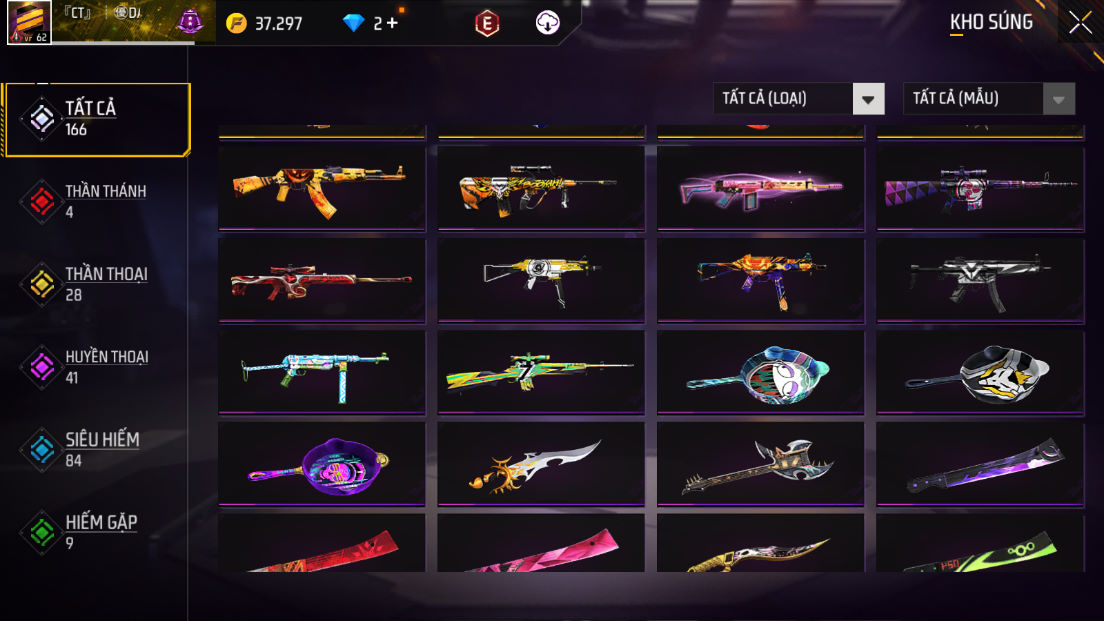1104x621 pixels.
Task: Open the Tất Cả (Loại) type dropdown
Action: pyautogui.click(x=798, y=98)
